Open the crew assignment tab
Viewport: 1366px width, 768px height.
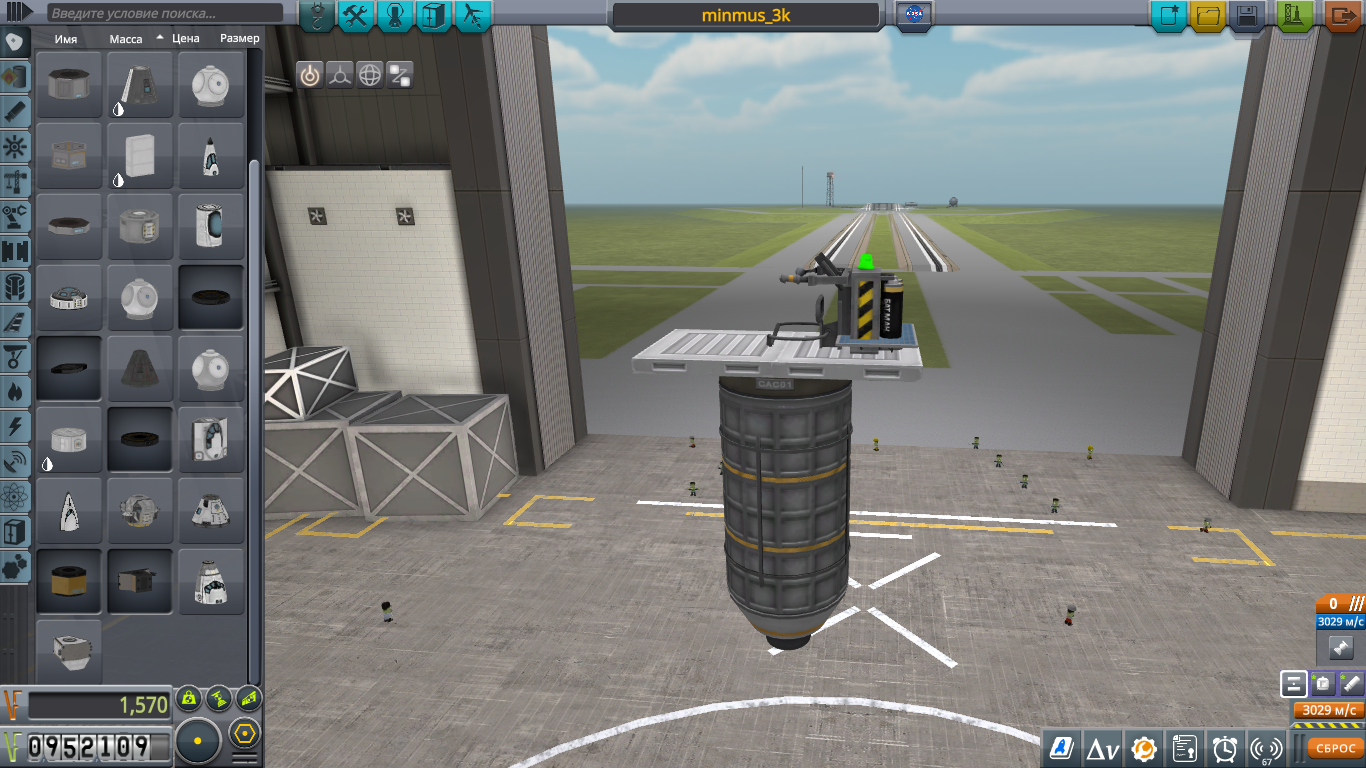[x=395, y=15]
